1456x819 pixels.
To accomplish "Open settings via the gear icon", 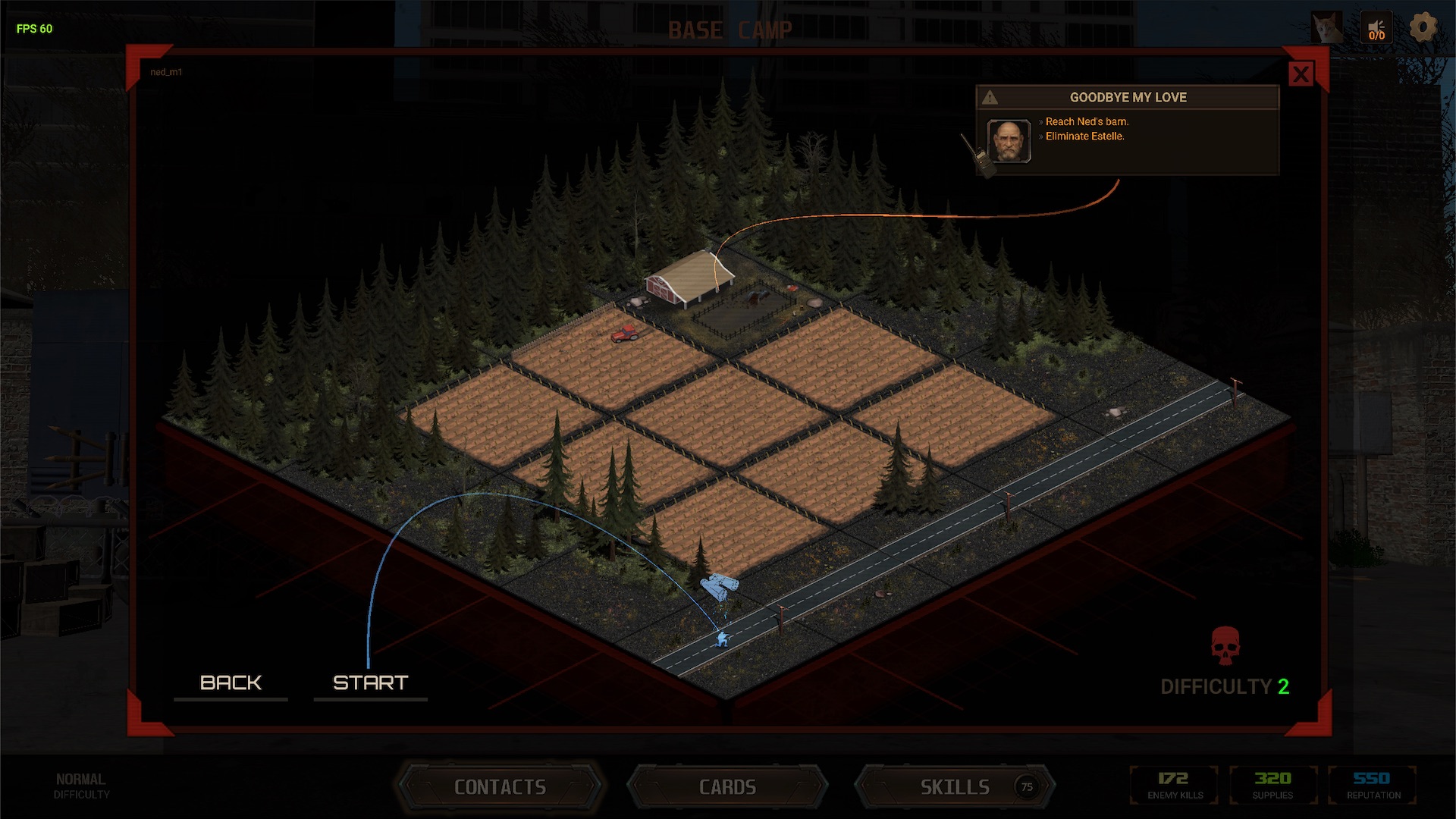I will click(x=1423, y=28).
